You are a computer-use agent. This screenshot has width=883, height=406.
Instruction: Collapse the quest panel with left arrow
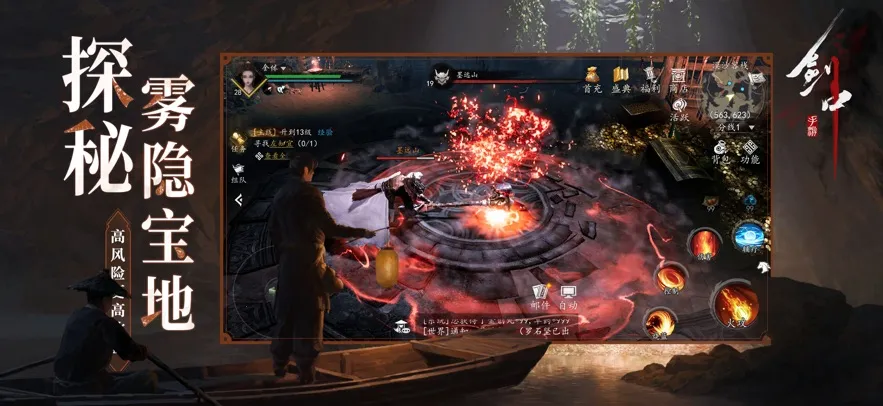point(239,200)
